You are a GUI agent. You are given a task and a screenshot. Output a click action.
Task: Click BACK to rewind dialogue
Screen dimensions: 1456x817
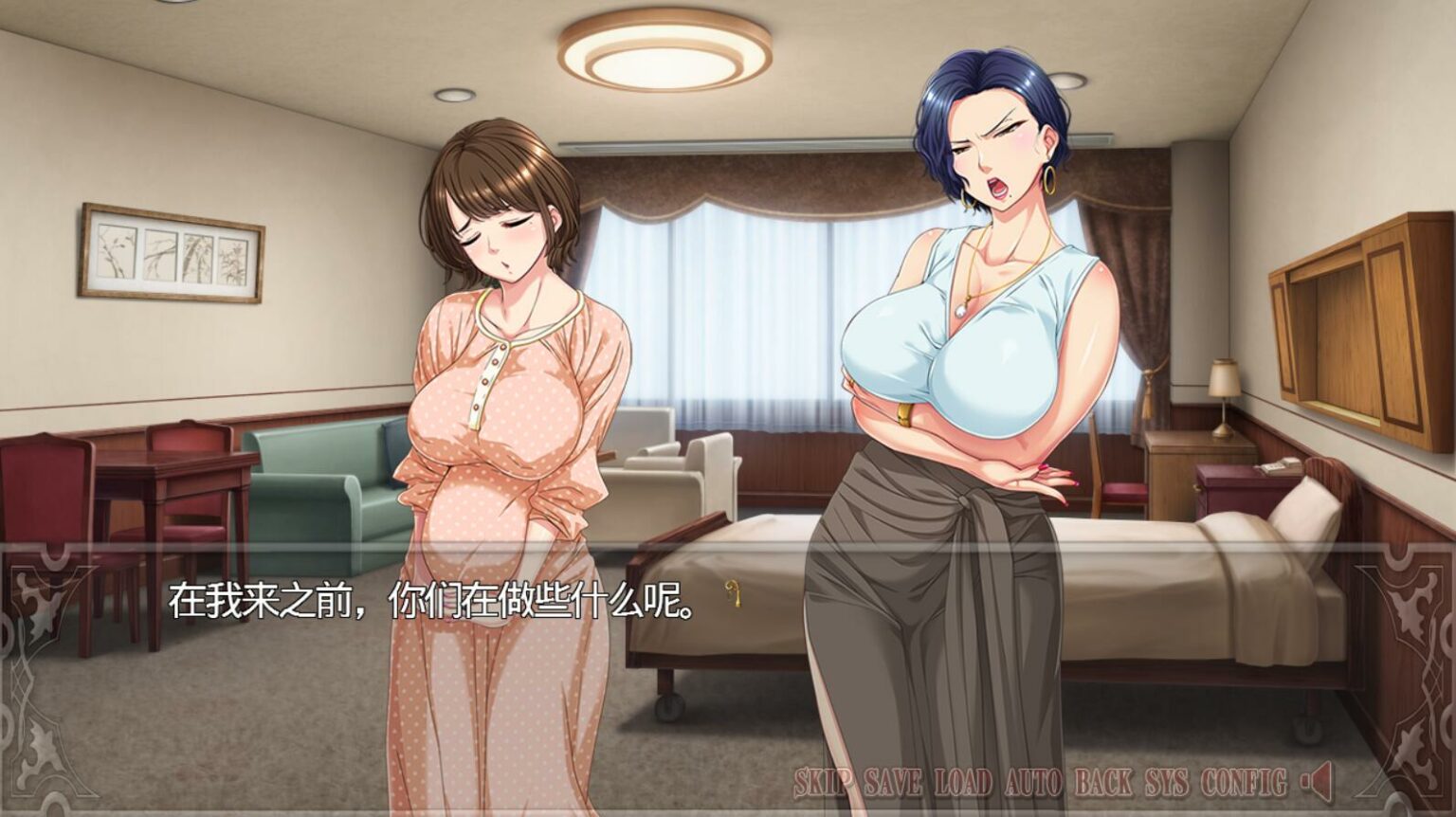click(x=1102, y=784)
